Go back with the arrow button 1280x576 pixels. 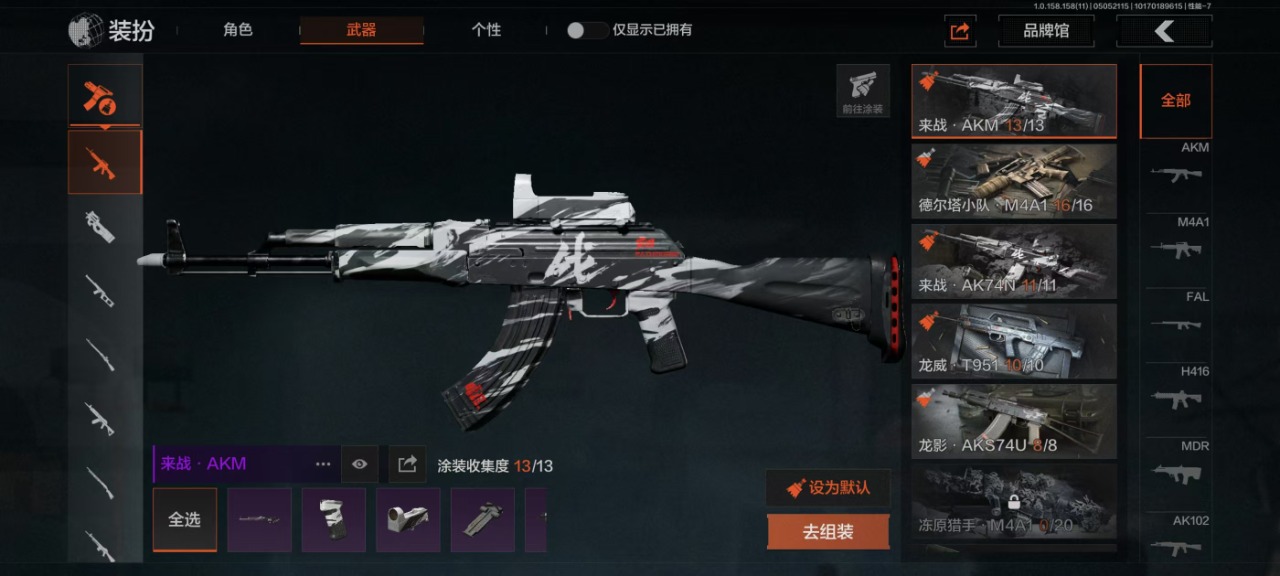[1164, 31]
